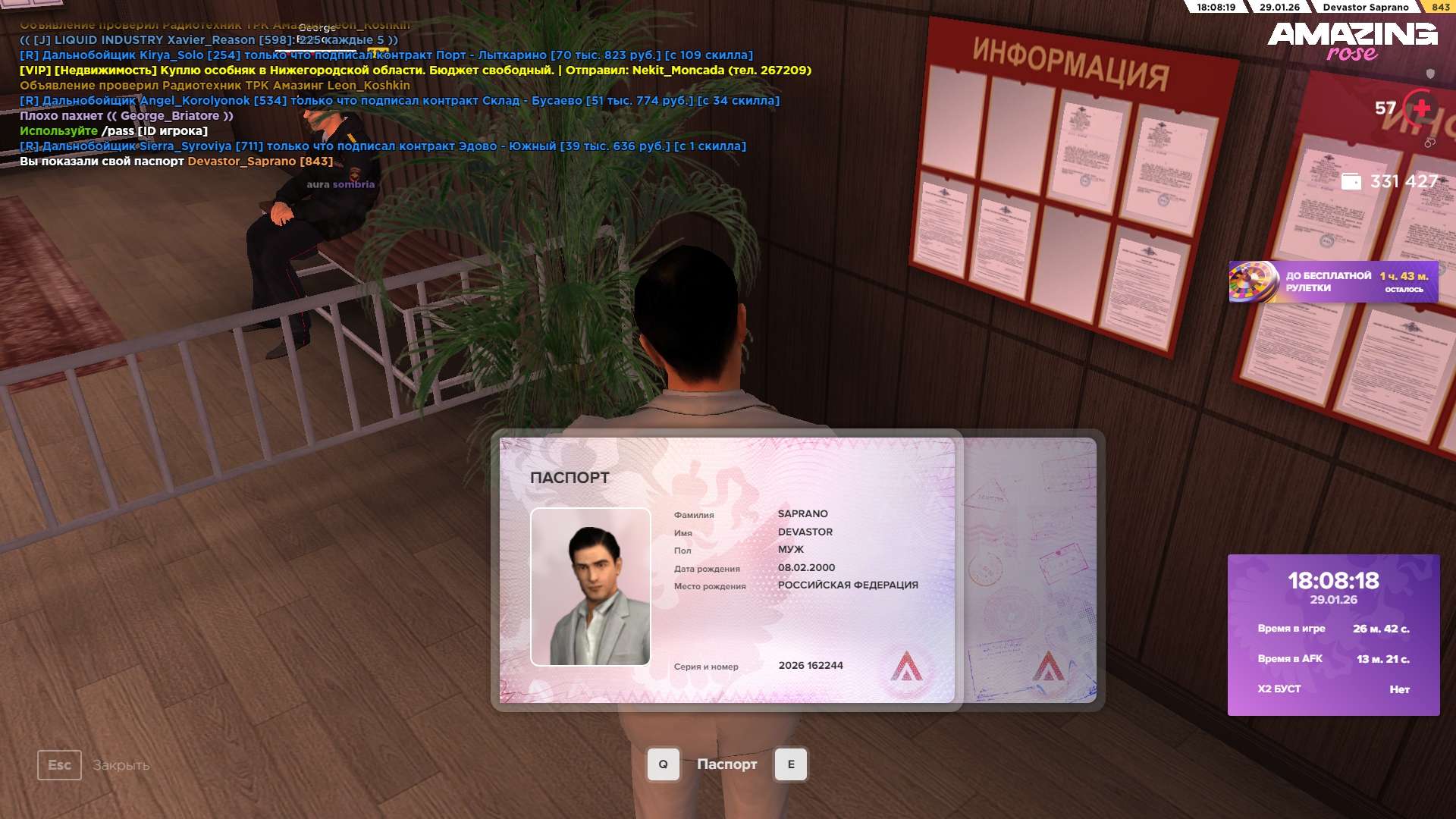Open the clock and playtime purple panel

click(1333, 635)
